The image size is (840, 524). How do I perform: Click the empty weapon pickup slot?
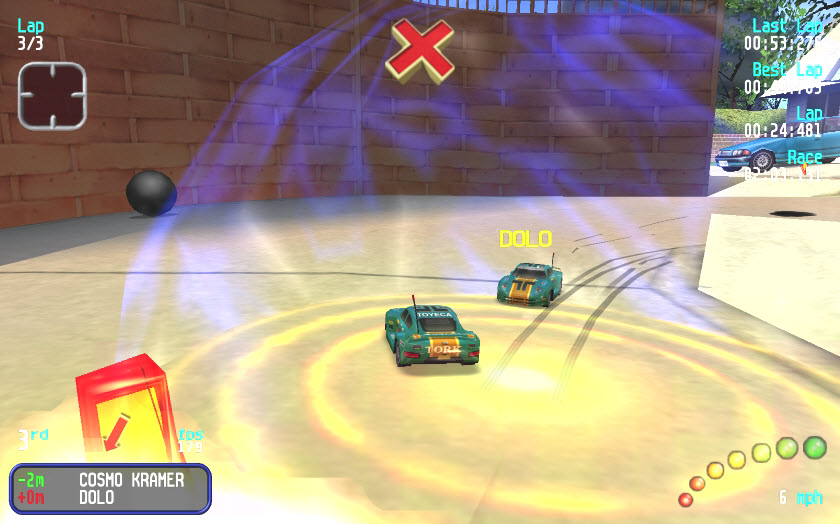point(51,95)
